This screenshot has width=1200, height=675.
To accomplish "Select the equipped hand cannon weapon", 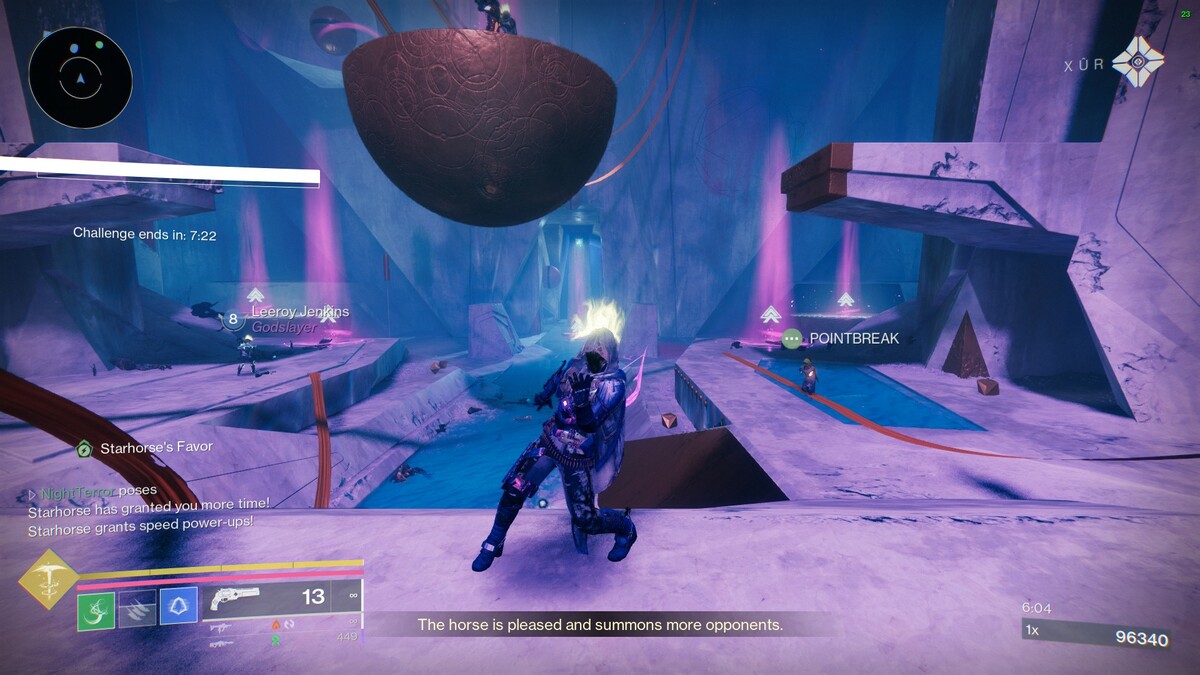I will point(236,598).
